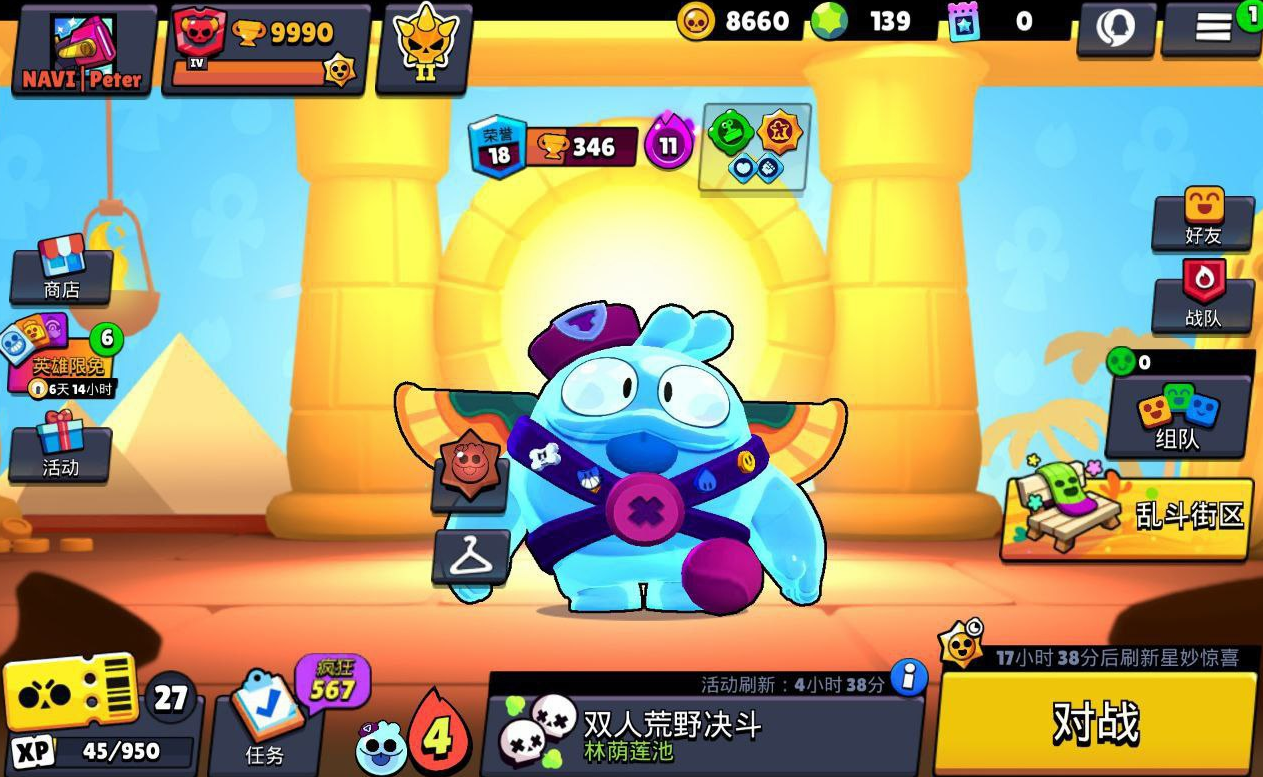Start a match with the 对战 button

point(1095,722)
